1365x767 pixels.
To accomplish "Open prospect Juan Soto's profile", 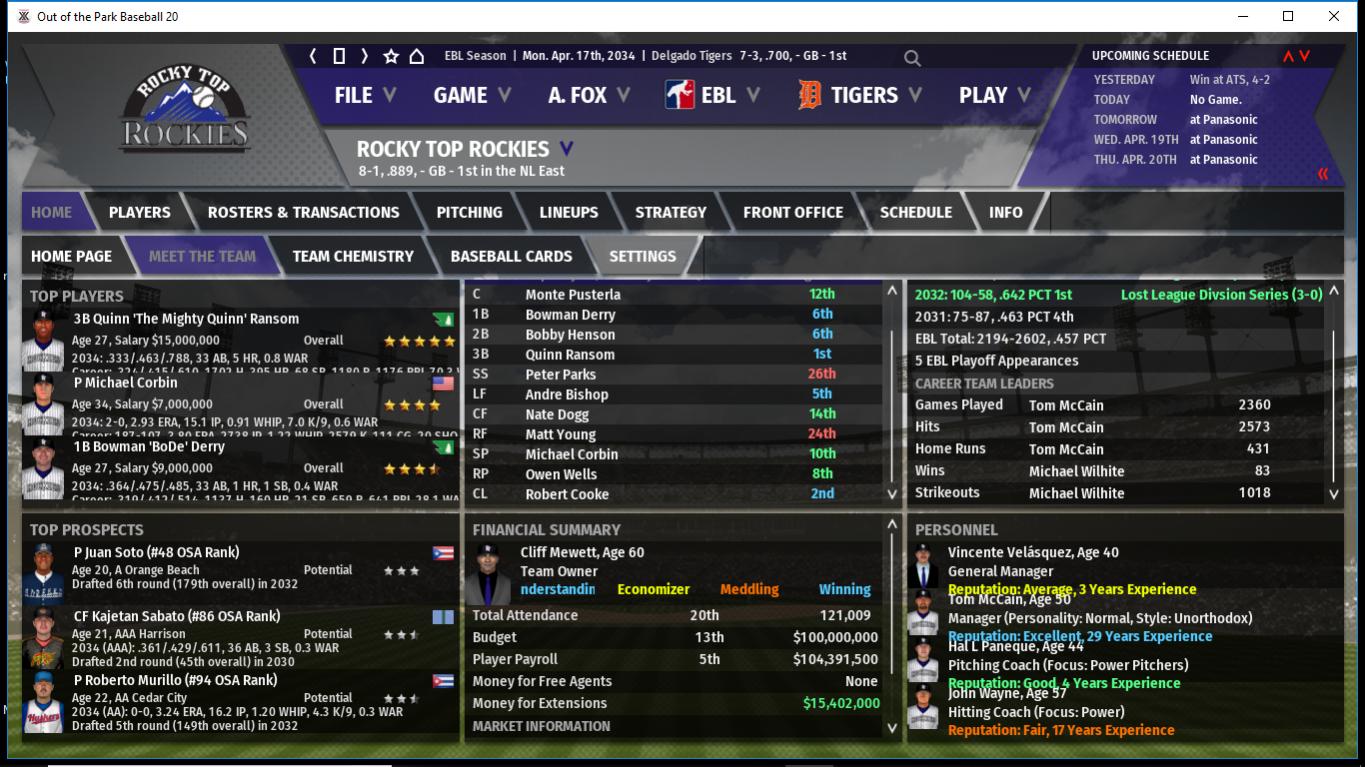I will (156, 552).
